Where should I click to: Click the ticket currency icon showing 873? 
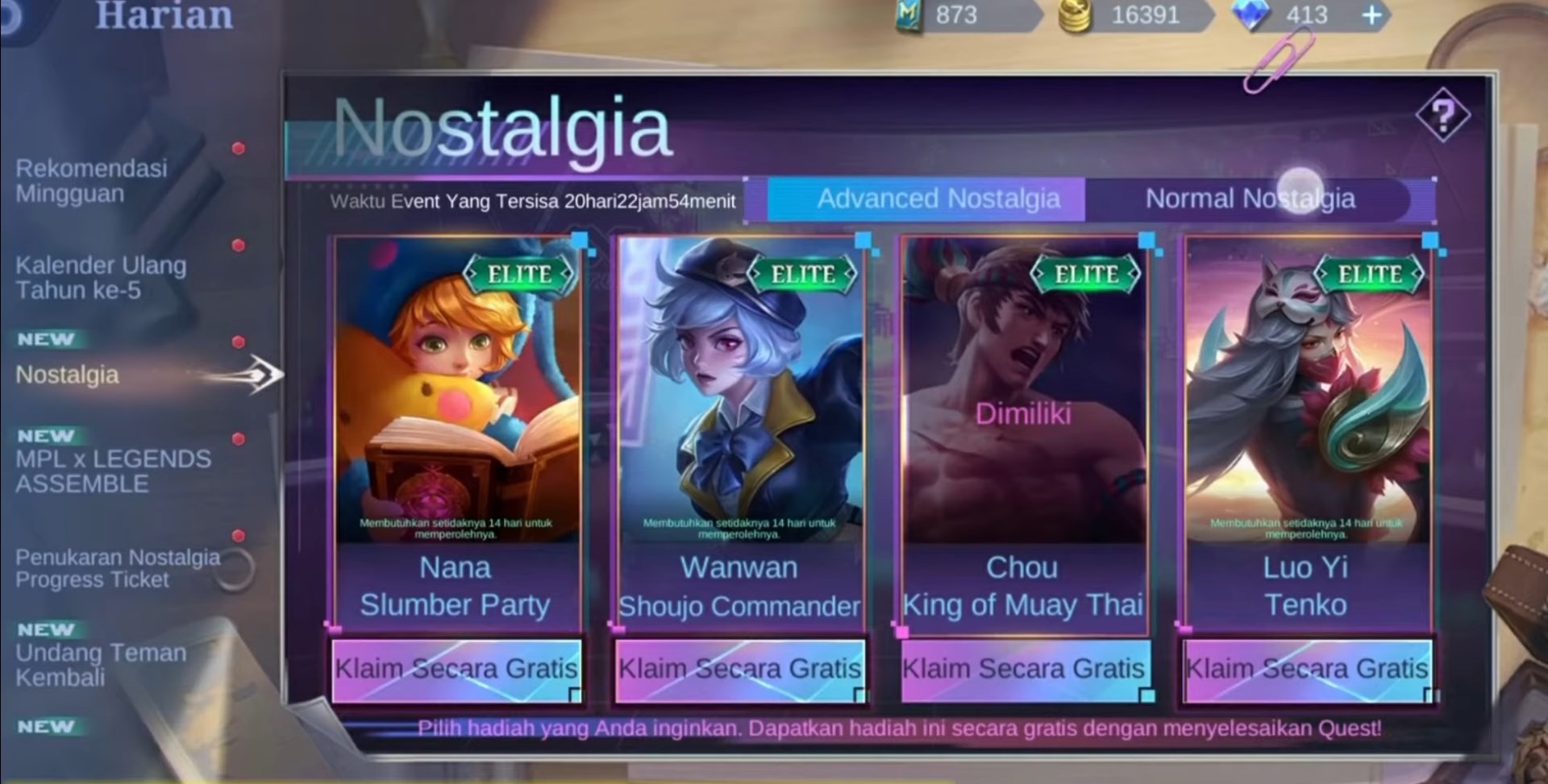pyautogui.click(x=907, y=15)
